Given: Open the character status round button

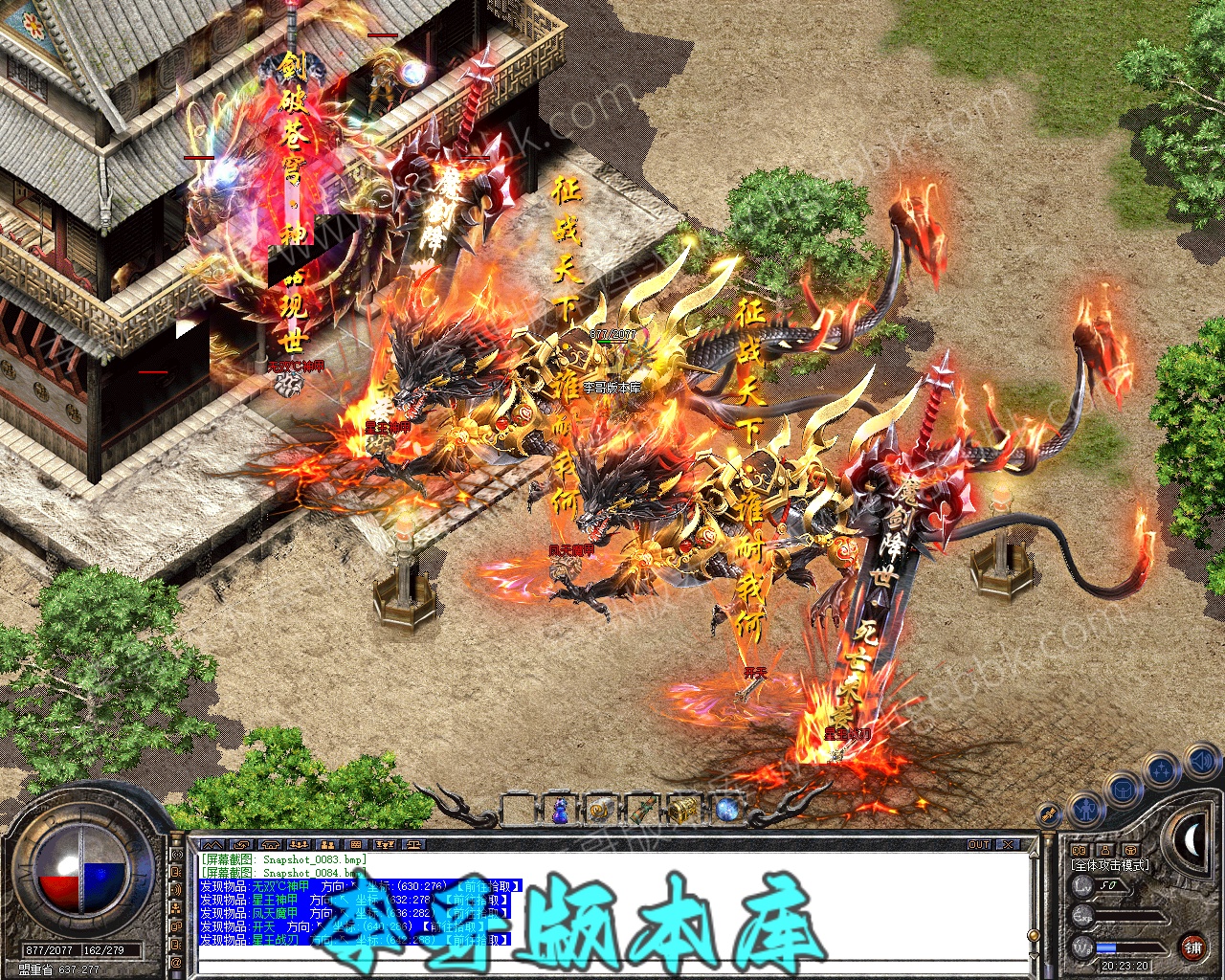Looking at the screenshot, I should pos(1086,810).
